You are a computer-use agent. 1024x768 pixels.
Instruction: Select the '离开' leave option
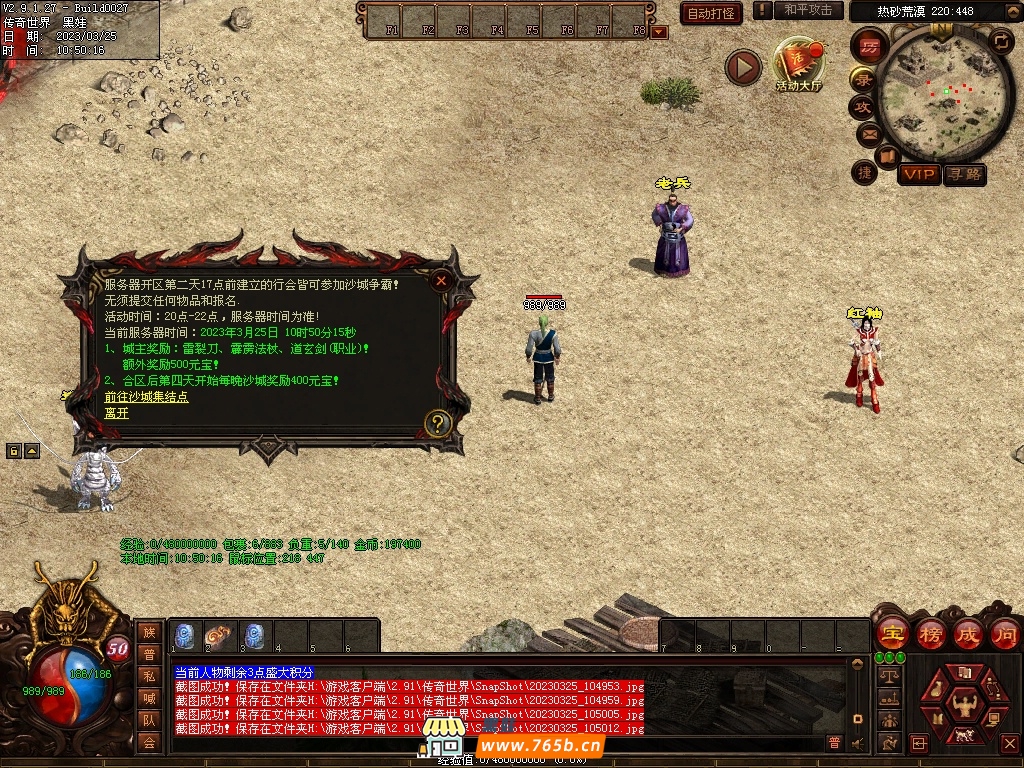(117, 413)
